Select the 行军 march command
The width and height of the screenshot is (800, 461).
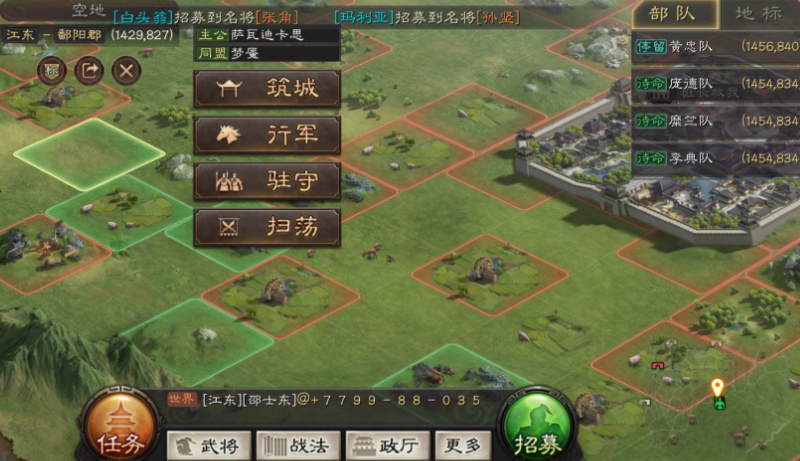click(x=267, y=135)
